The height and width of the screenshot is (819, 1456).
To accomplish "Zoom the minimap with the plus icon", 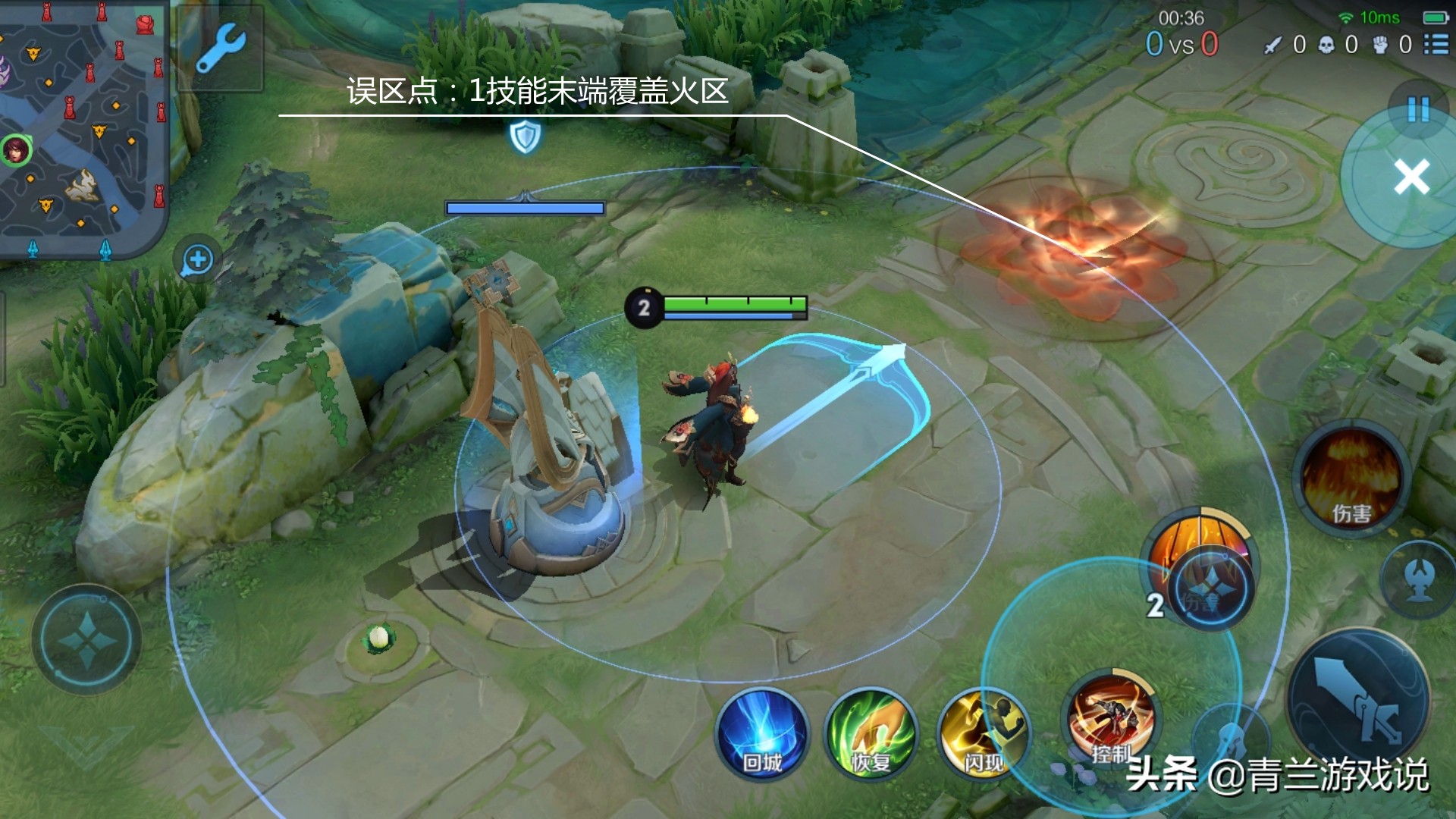I will [x=197, y=259].
